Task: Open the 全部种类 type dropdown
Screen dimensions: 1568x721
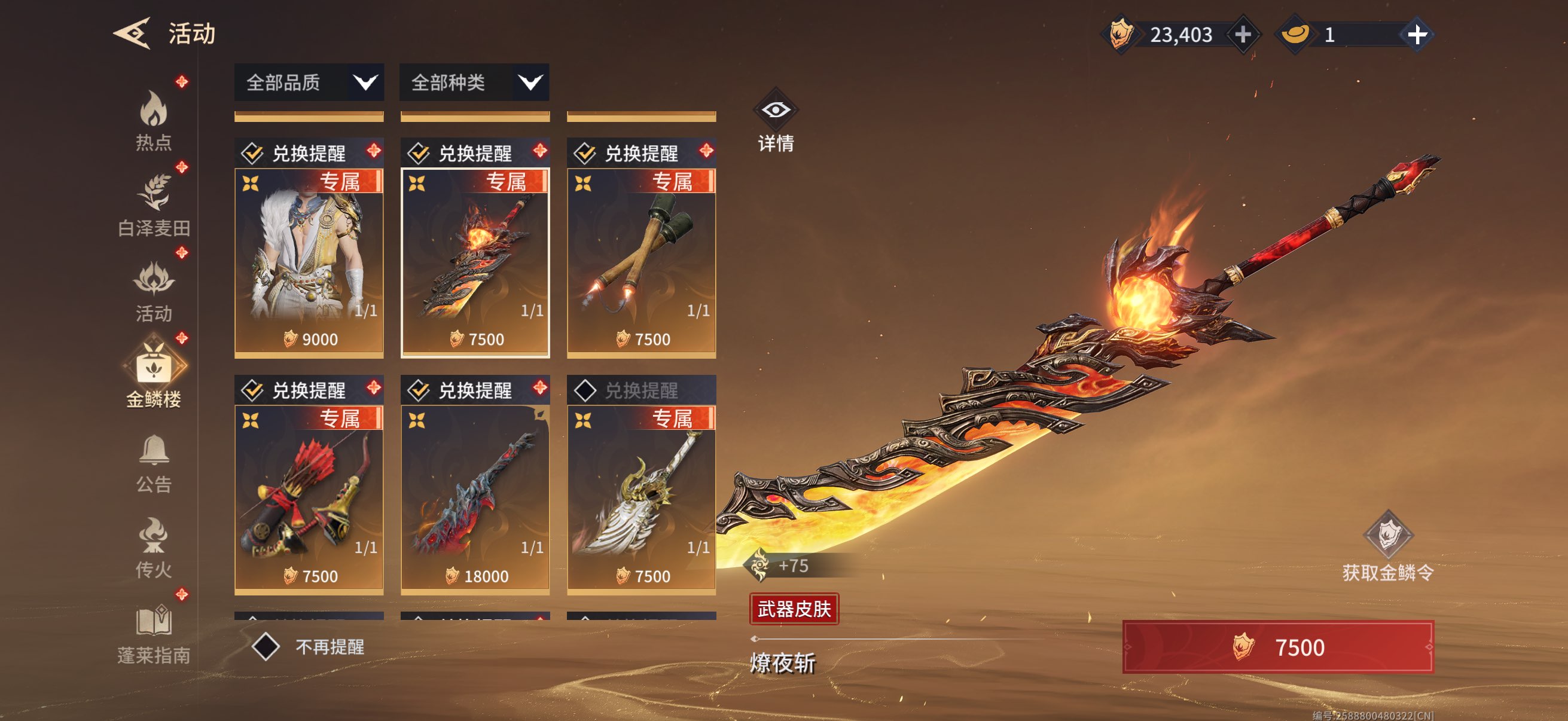Action: pos(474,82)
